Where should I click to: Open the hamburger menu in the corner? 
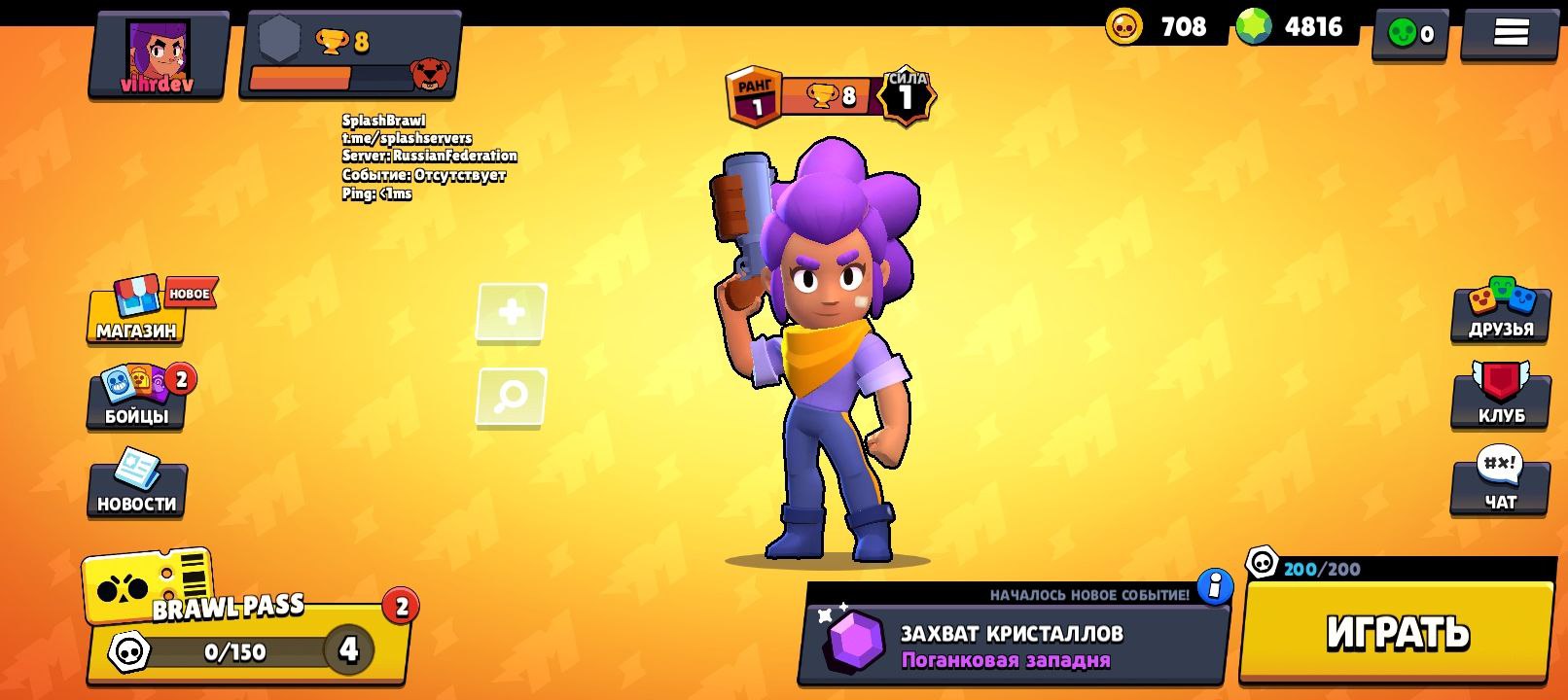coord(1513,34)
